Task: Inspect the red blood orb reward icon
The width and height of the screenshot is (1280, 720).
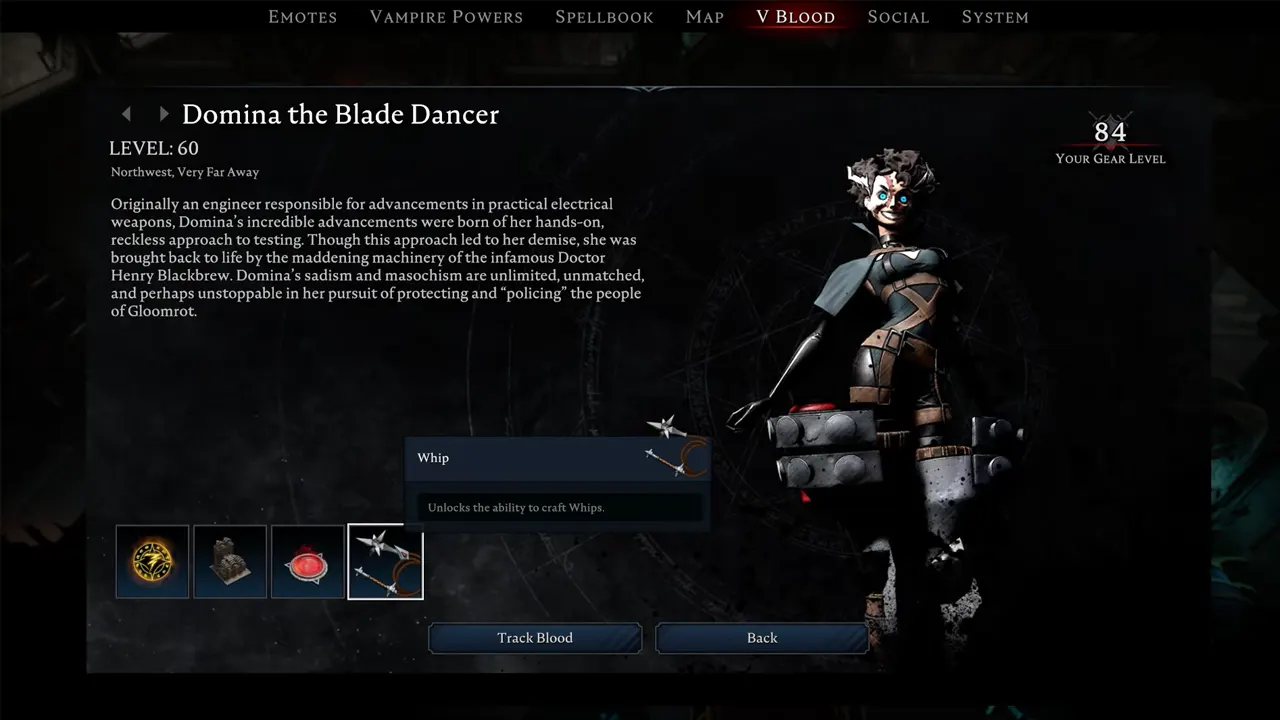Action: tap(307, 561)
